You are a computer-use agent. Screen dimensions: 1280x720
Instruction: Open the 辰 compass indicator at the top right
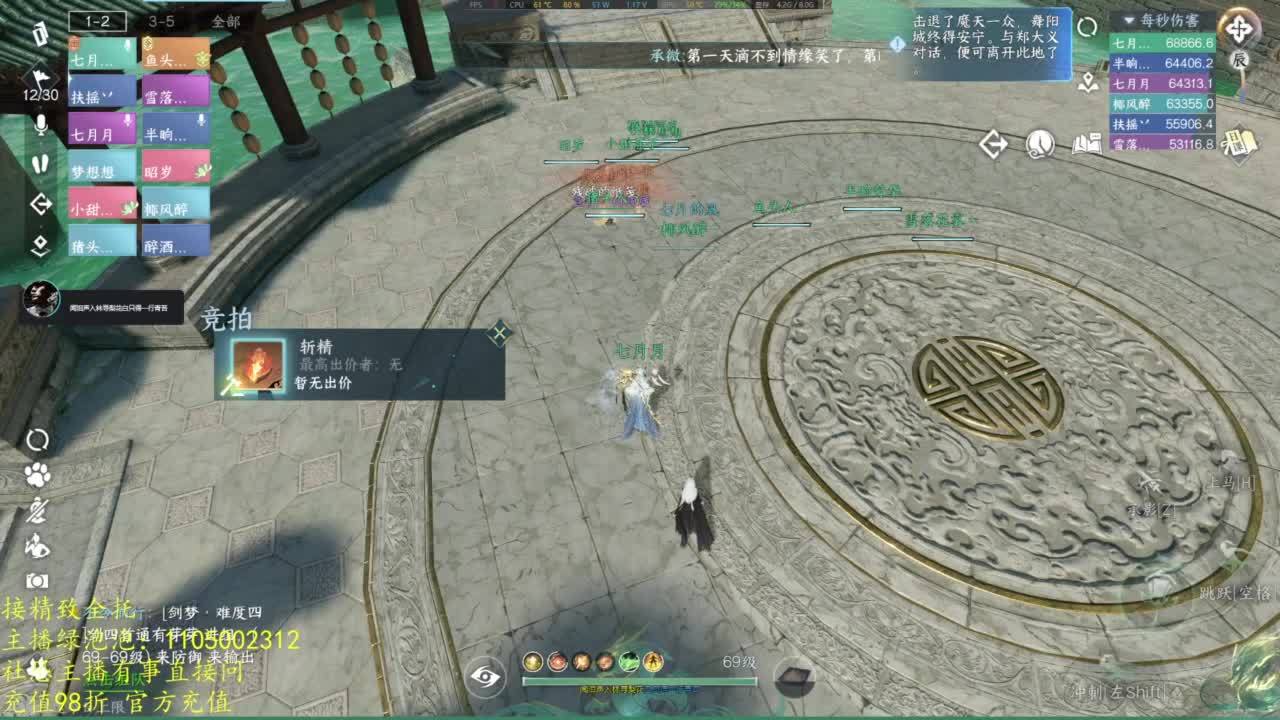pyautogui.click(x=1240, y=57)
